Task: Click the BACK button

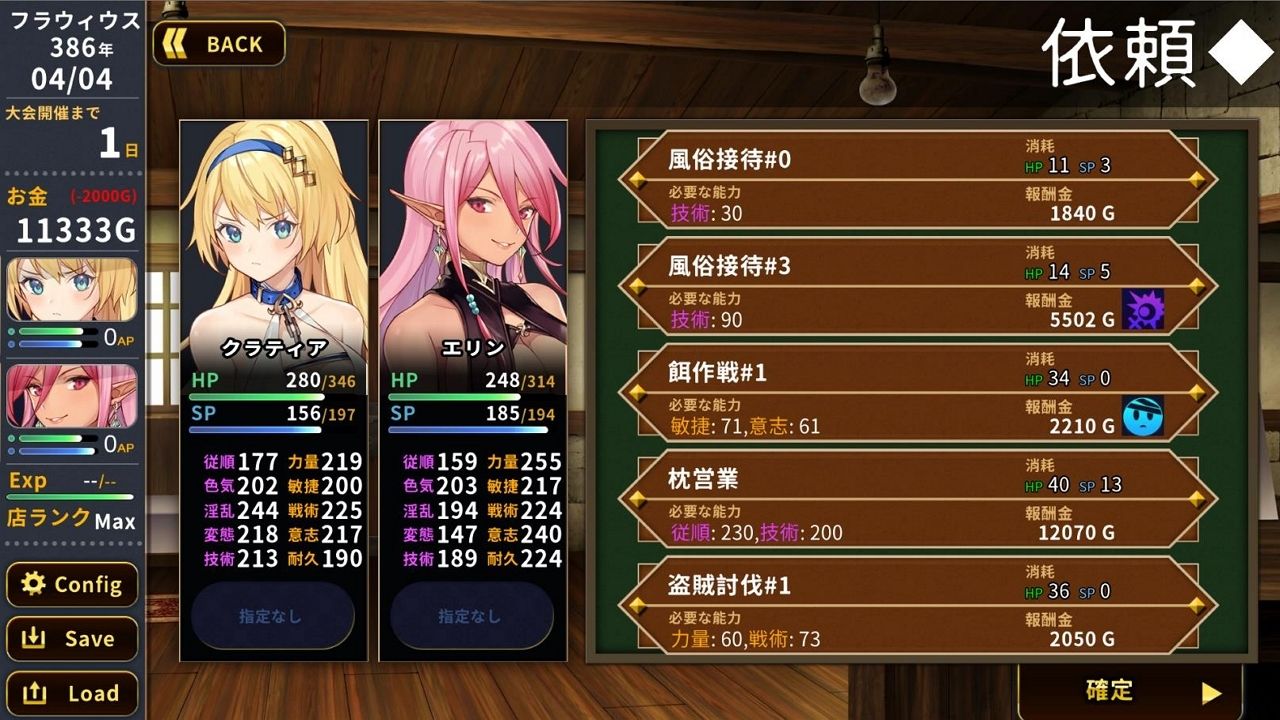Action: pos(218,43)
